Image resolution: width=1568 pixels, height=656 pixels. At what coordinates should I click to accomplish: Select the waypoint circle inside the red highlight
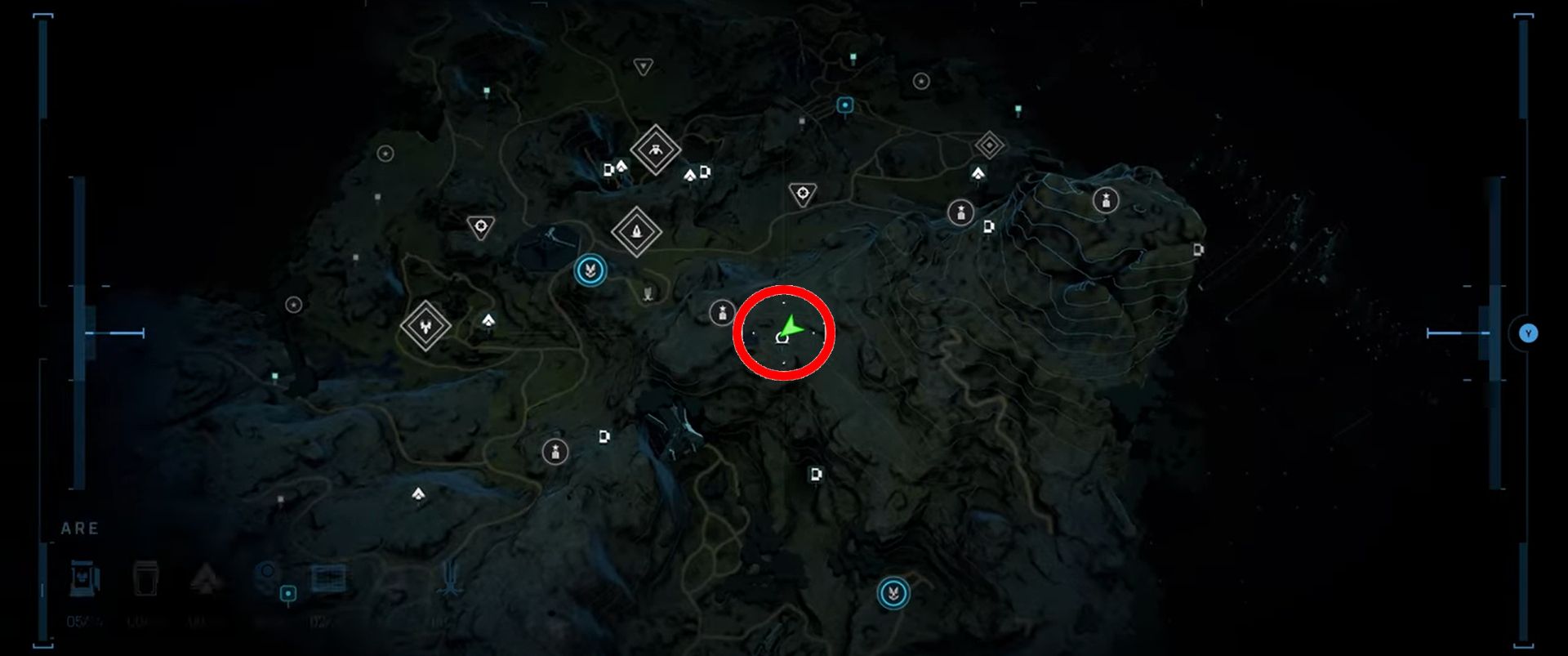point(782,338)
